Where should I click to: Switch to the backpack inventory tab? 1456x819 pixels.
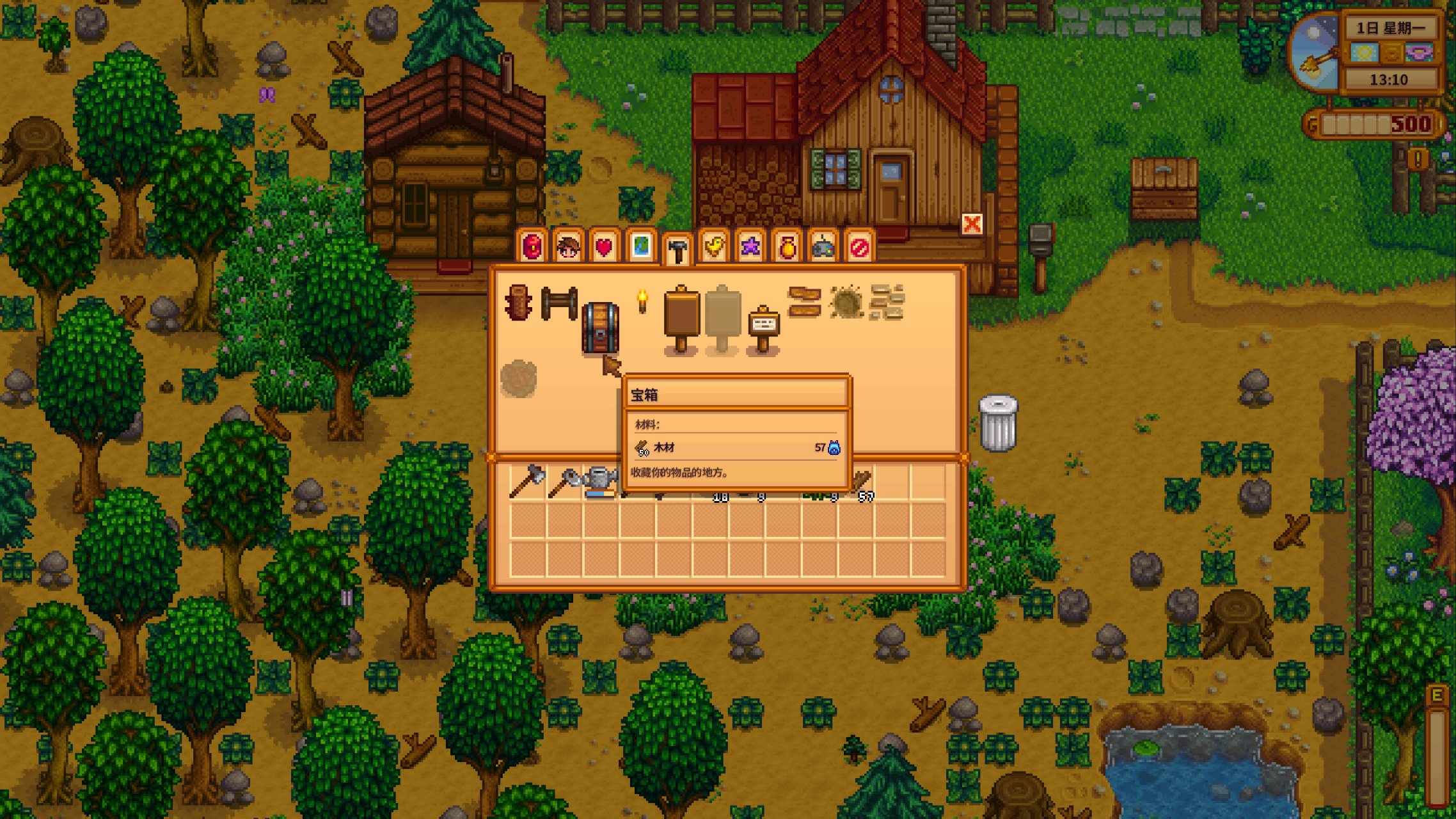tap(532, 246)
